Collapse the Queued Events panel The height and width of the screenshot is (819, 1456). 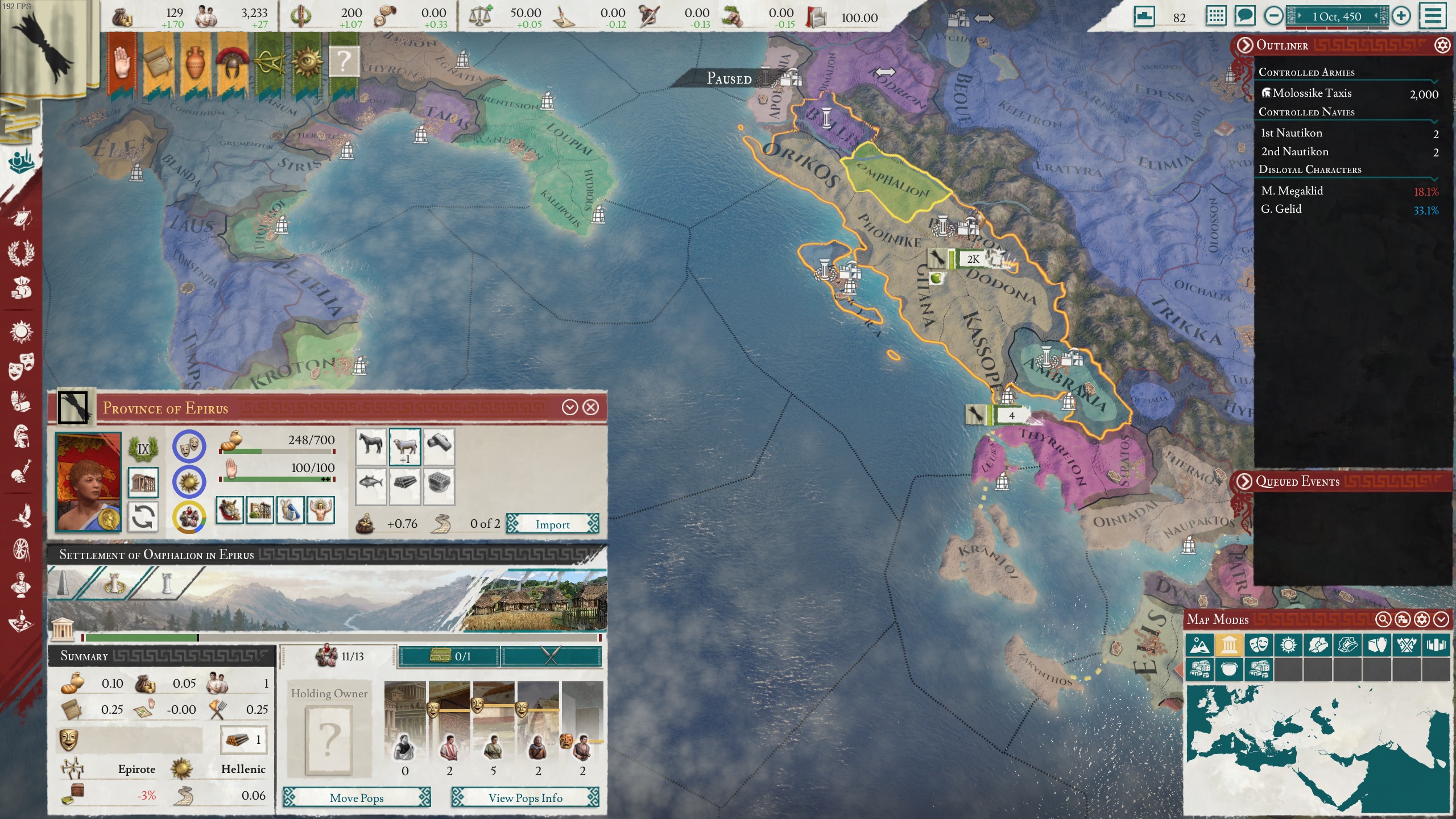(x=1245, y=481)
